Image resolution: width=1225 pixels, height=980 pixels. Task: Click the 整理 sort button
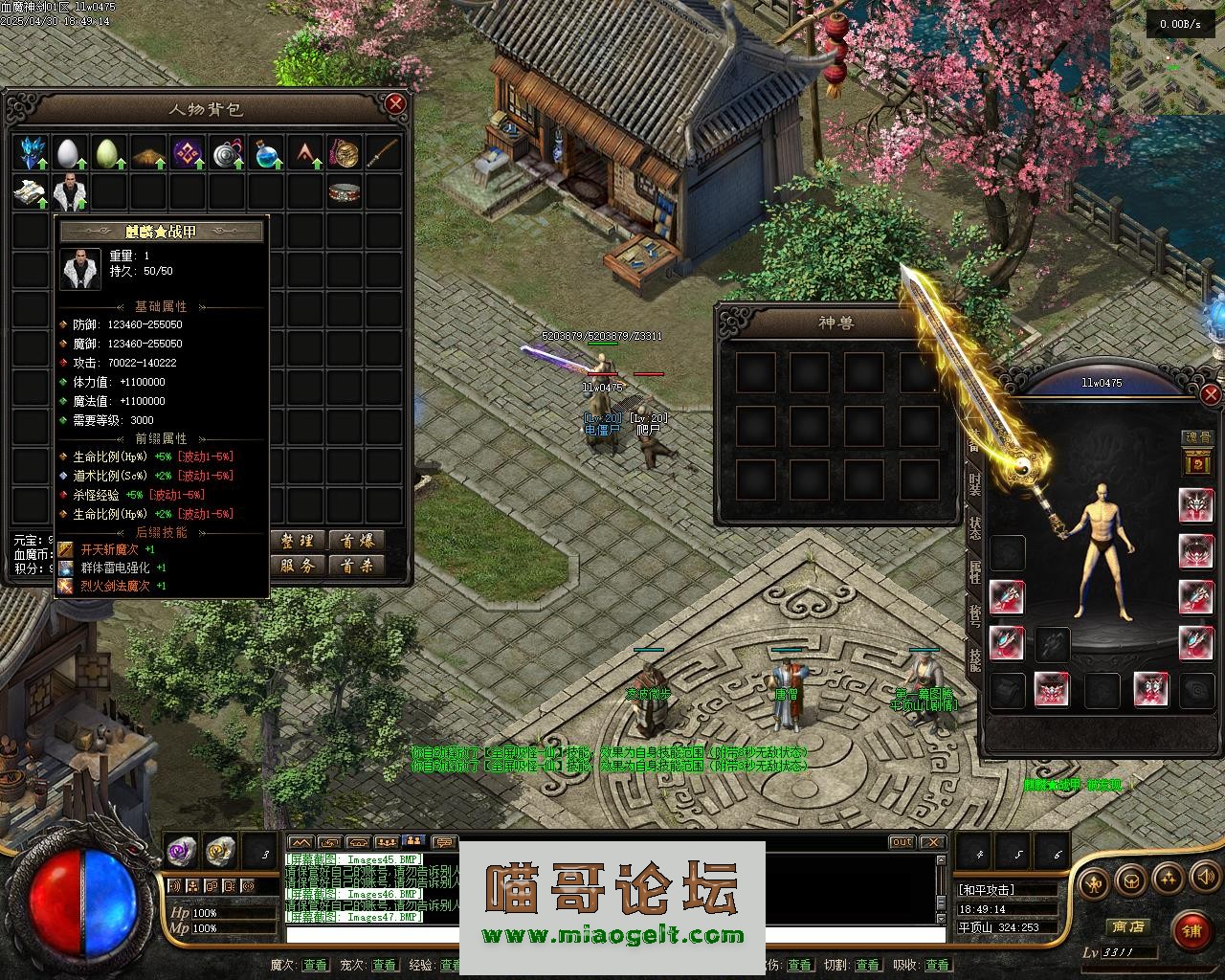pyautogui.click(x=298, y=541)
